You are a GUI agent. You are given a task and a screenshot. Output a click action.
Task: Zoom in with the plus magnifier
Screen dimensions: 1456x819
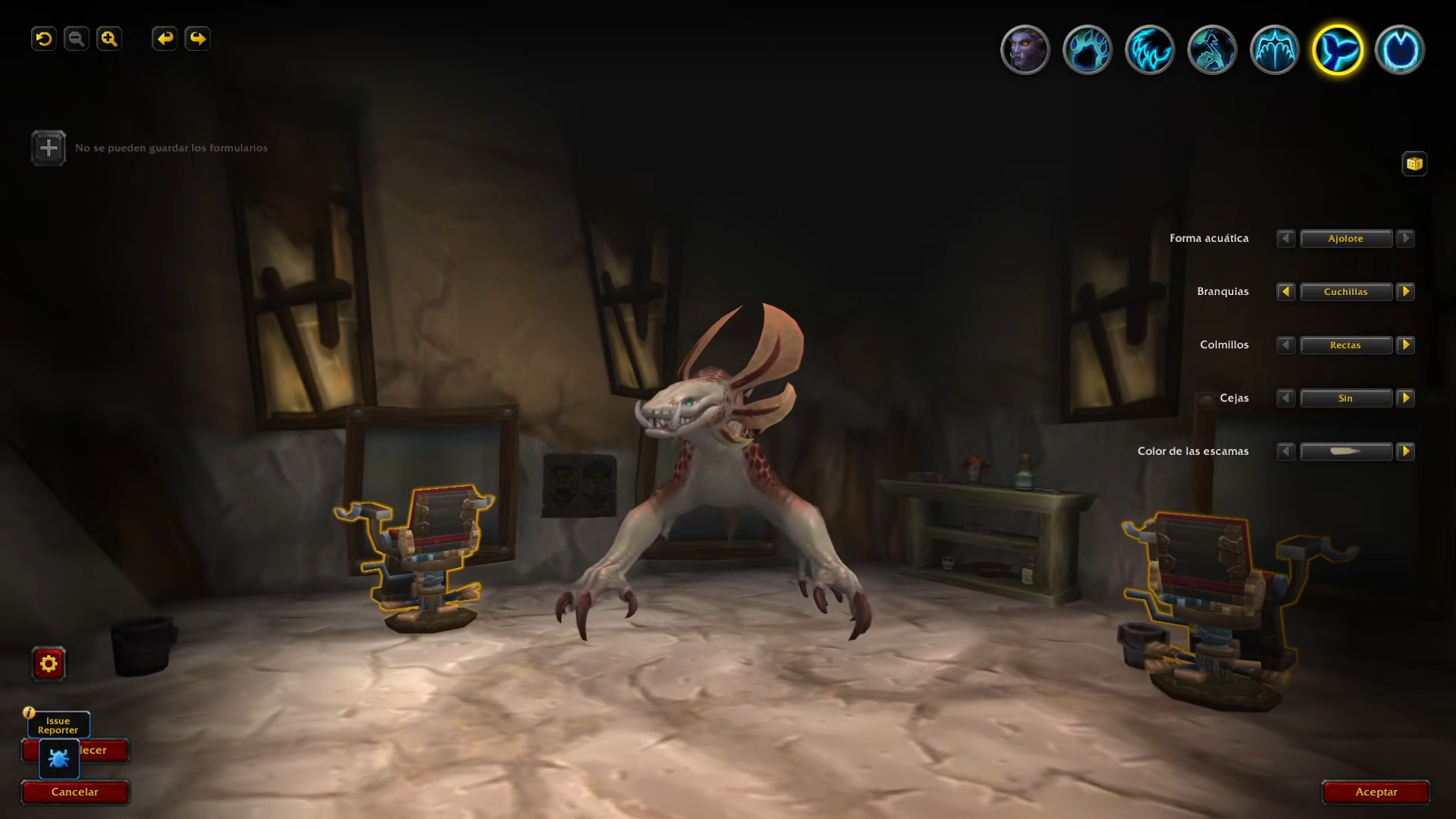click(x=109, y=39)
